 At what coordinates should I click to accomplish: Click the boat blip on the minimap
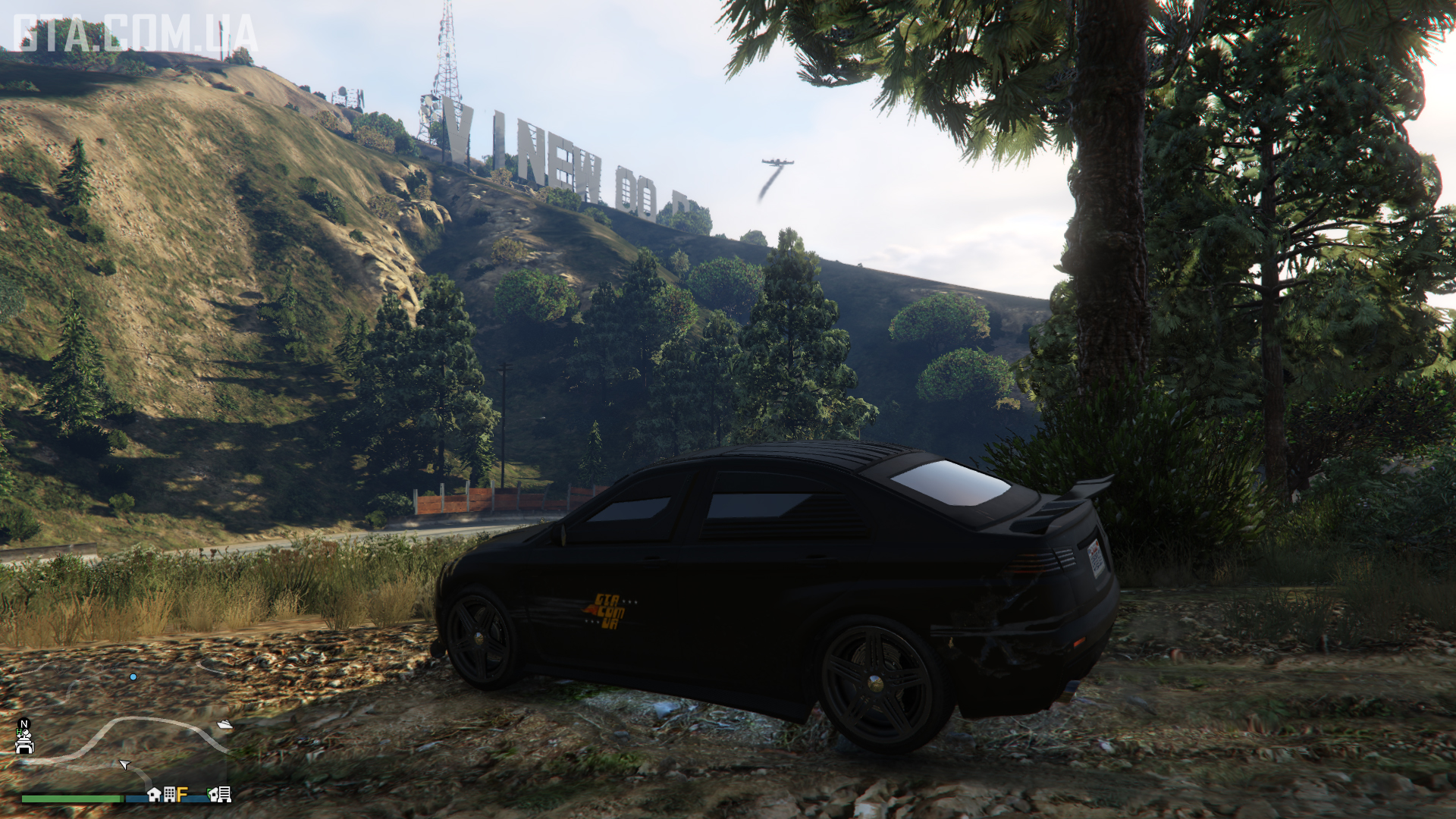pos(224,724)
